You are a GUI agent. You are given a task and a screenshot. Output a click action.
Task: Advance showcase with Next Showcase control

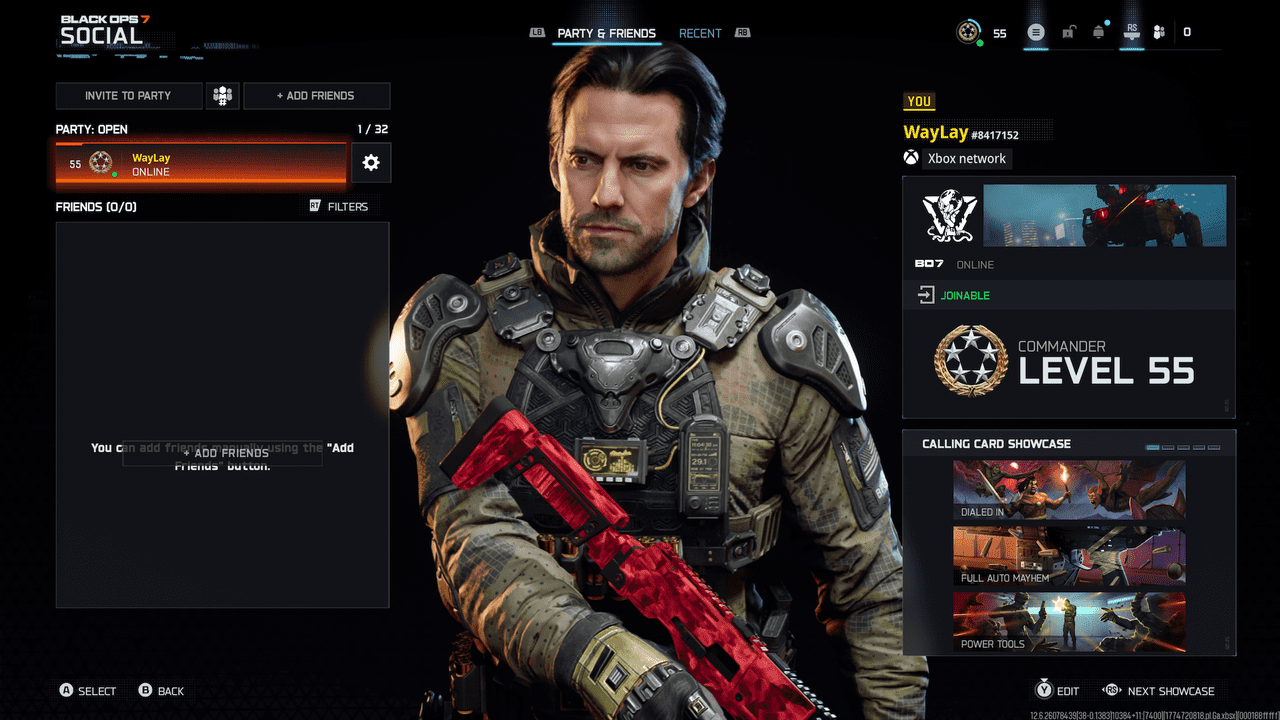1159,690
